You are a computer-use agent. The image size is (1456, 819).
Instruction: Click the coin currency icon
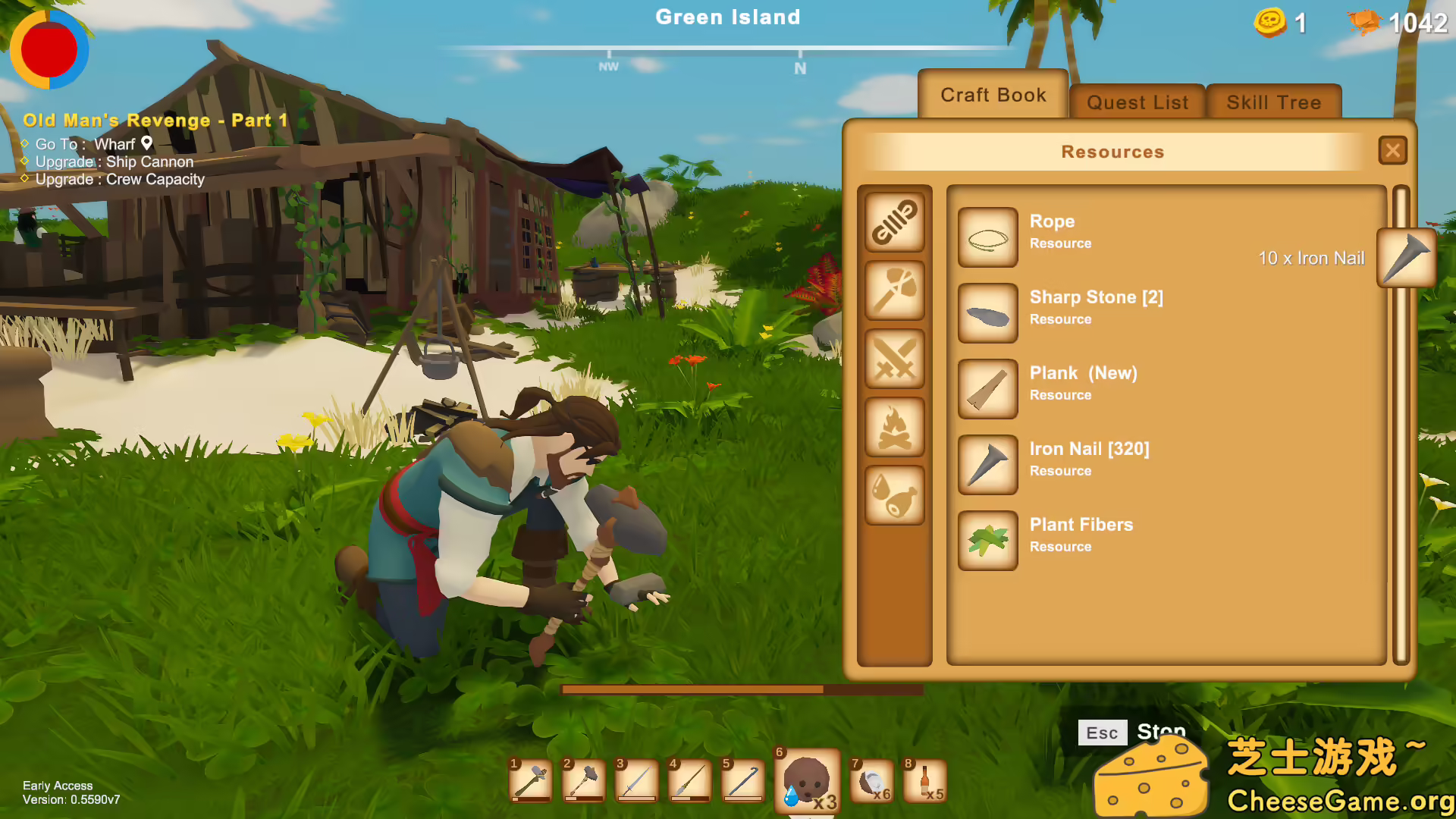point(1272,23)
